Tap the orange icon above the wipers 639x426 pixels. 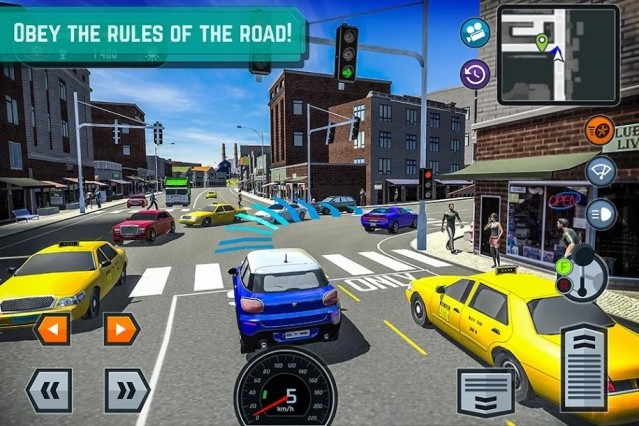[x=599, y=130]
